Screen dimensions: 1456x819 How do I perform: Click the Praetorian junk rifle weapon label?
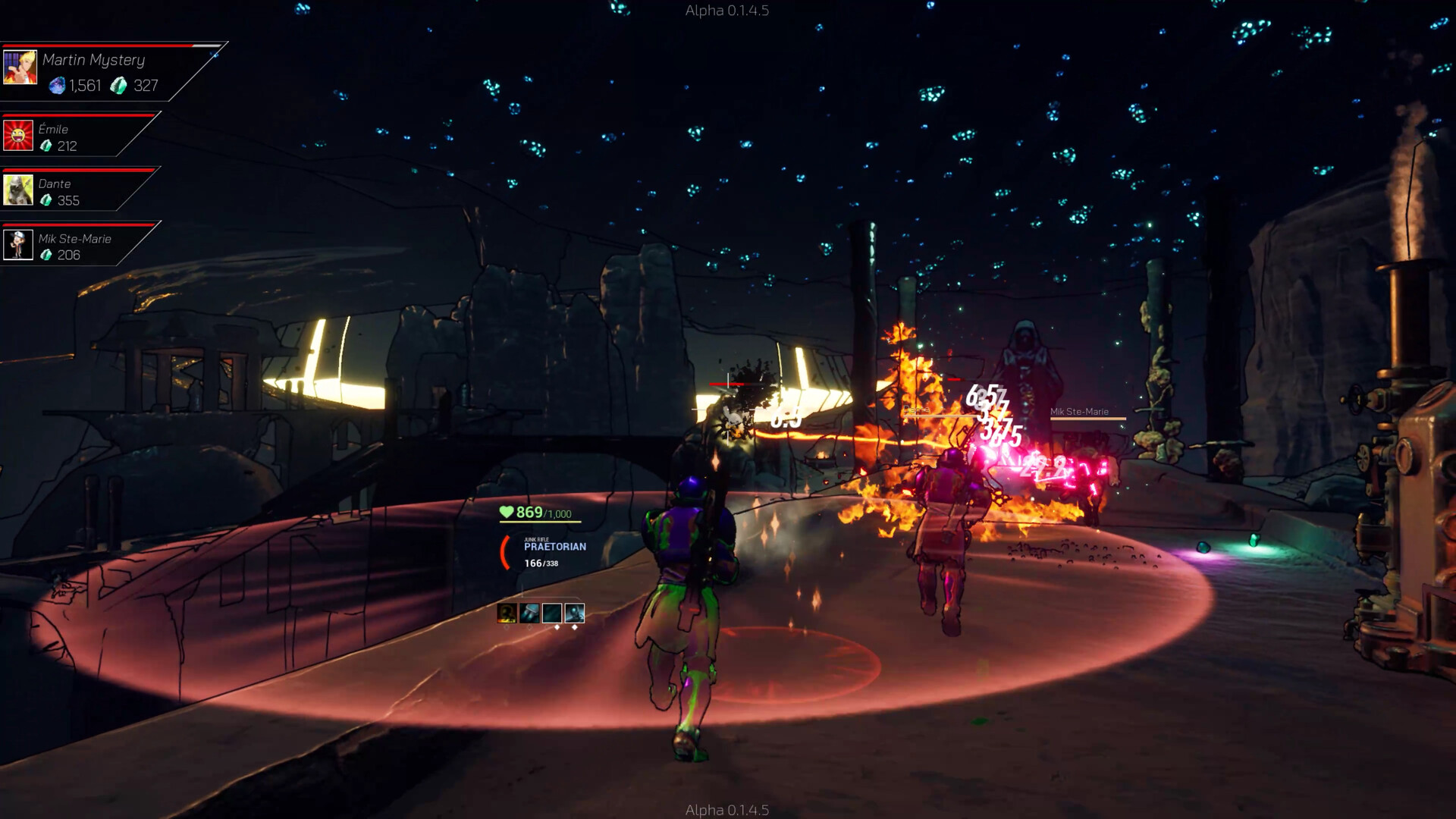554,546
